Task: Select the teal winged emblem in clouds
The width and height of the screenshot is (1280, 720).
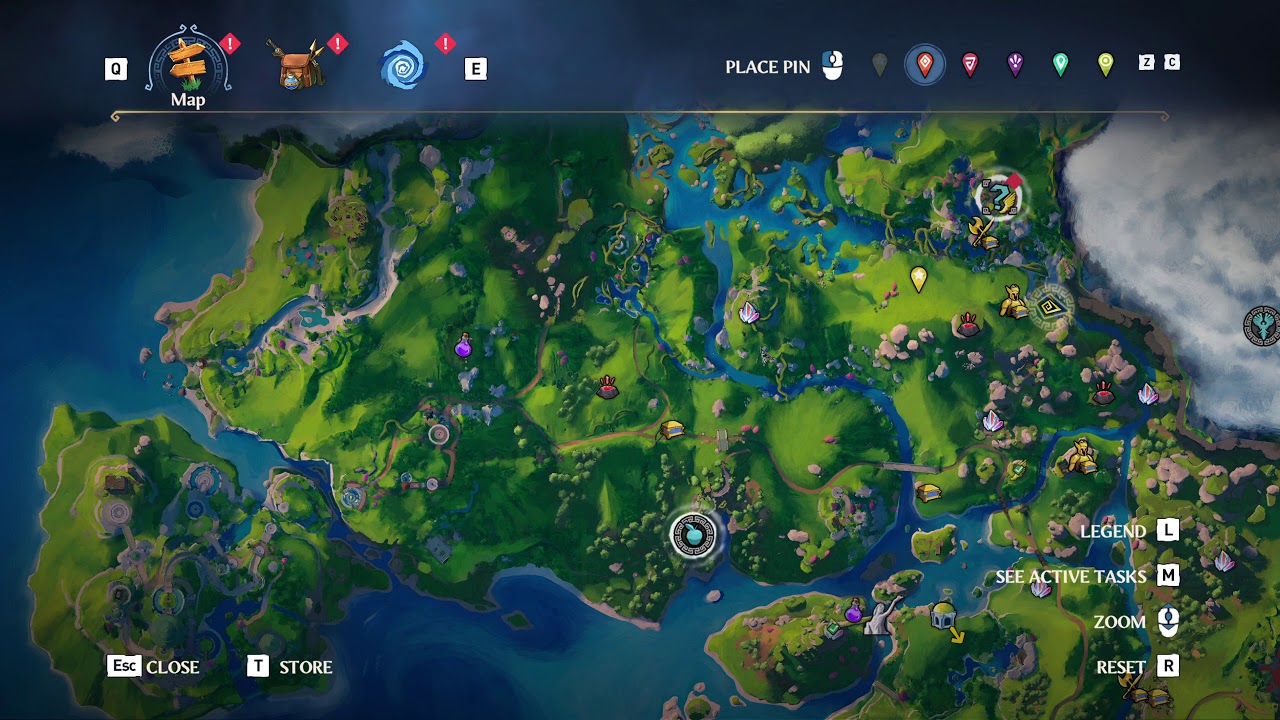Action: pyautogui.click(x=1262, y=326)
